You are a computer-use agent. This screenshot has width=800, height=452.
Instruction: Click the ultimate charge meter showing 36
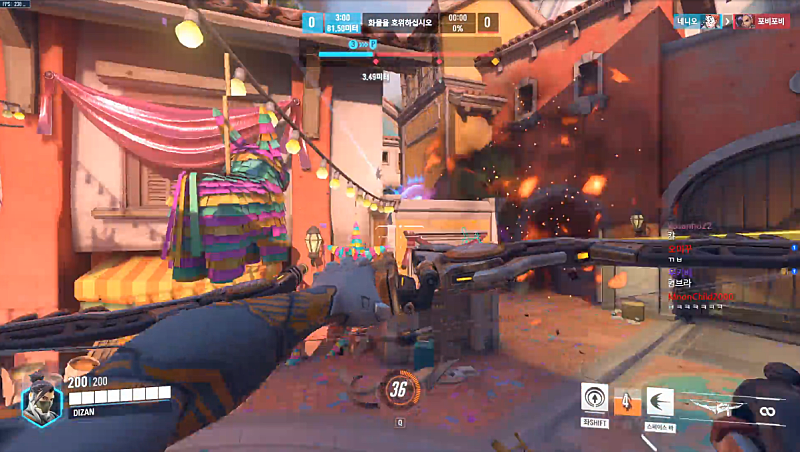point(400,390)
